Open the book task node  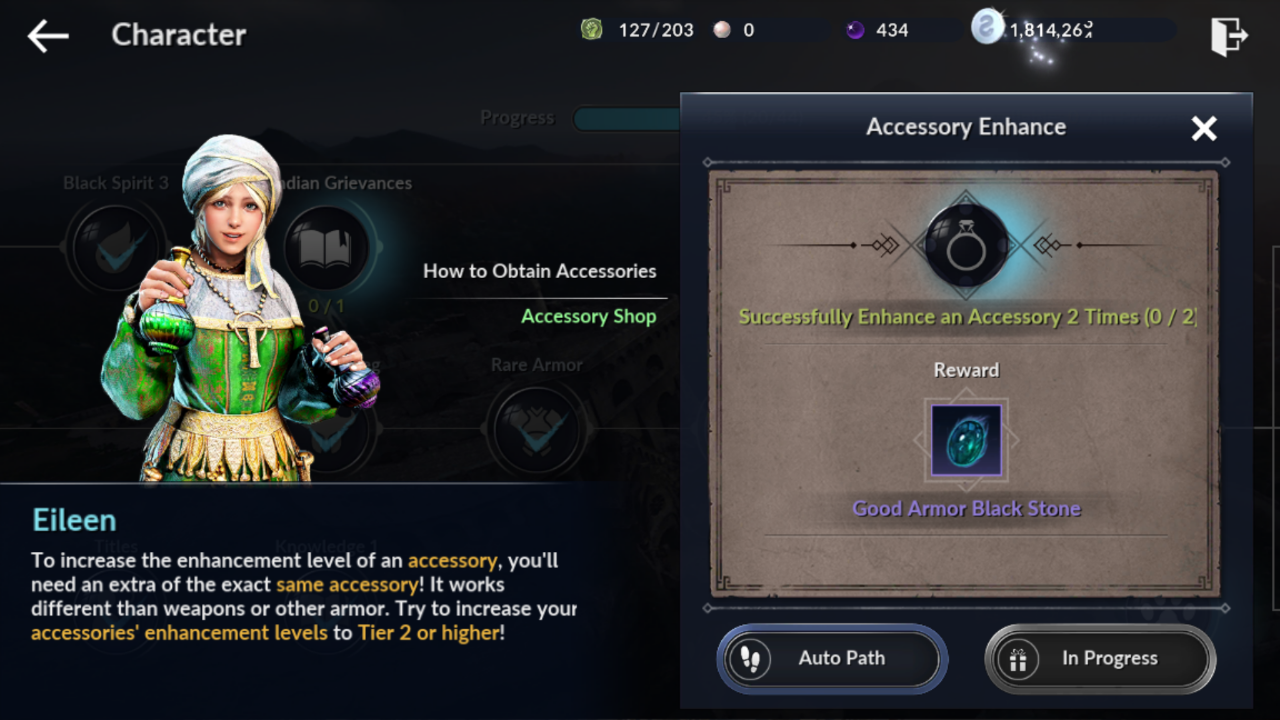click(x=326, y=250)
